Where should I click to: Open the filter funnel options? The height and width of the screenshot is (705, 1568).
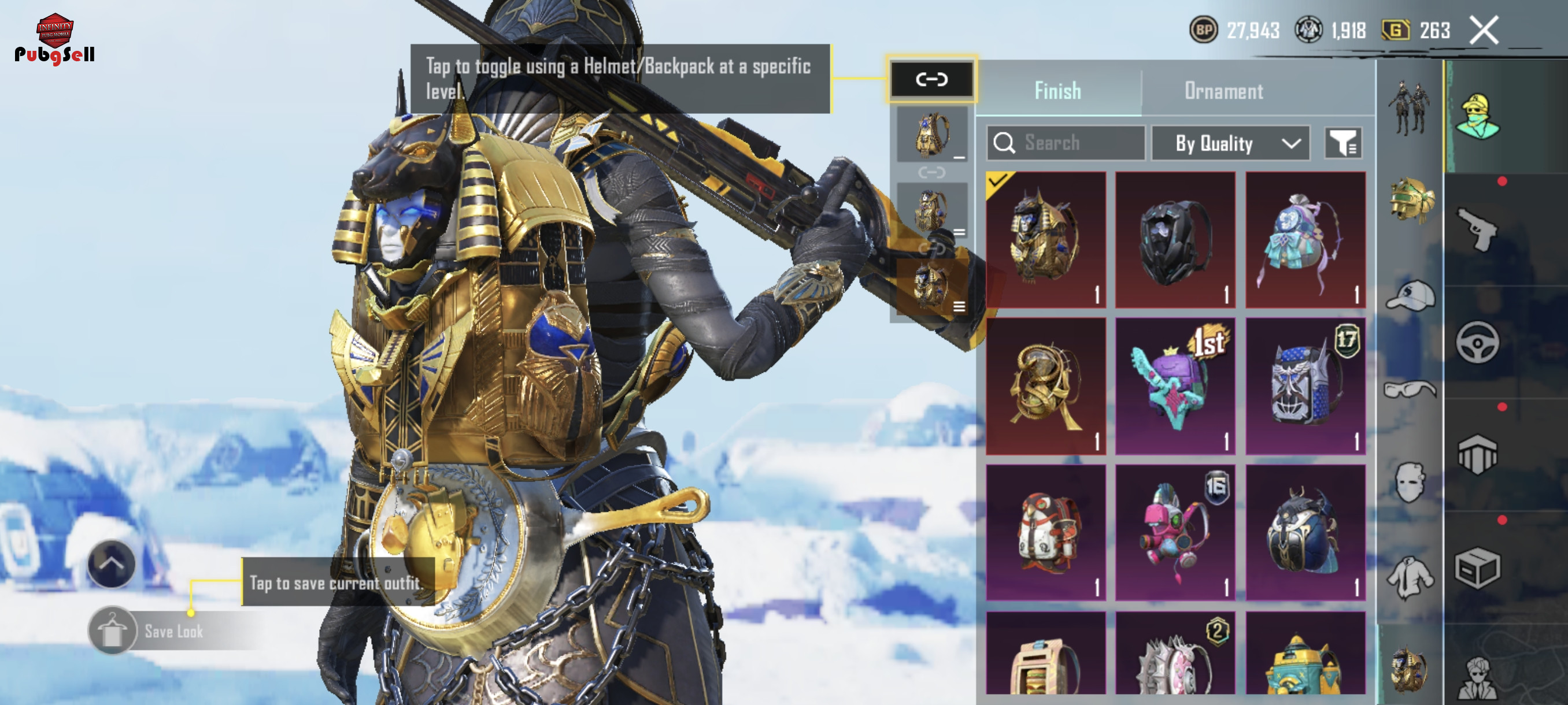(1343, 143)
